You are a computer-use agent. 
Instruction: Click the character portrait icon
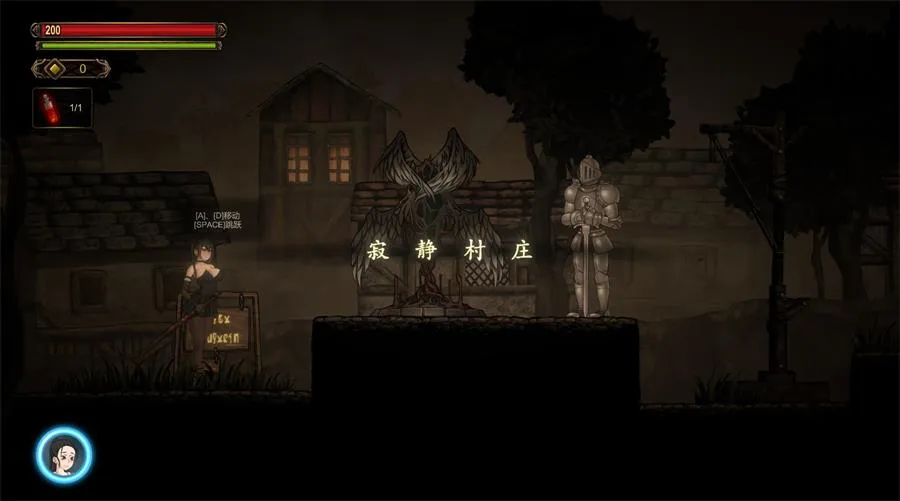(x=65, y=455)
